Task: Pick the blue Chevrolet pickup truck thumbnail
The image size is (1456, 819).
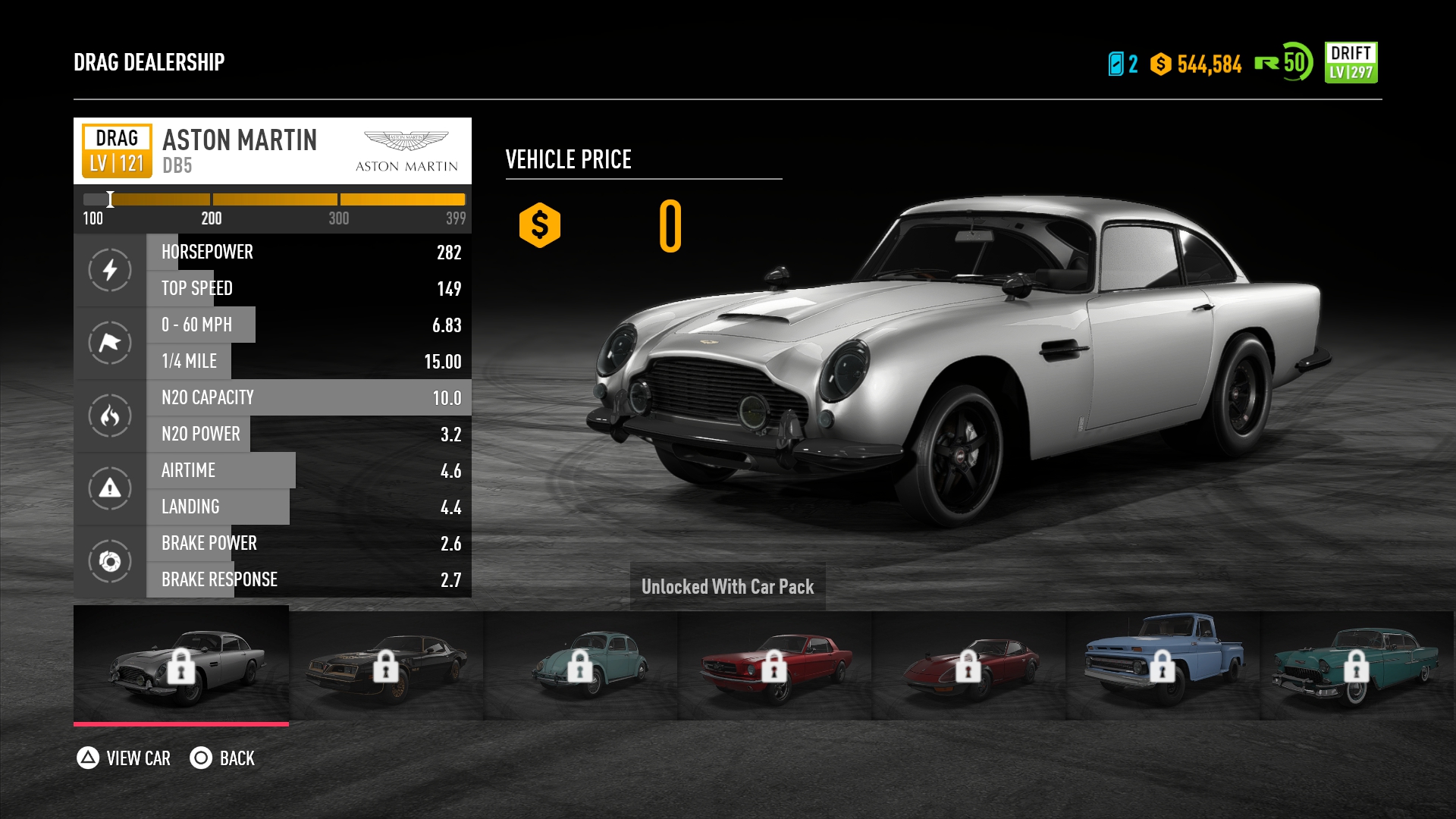Action: pyautogui.click(x=1163, y=665)
